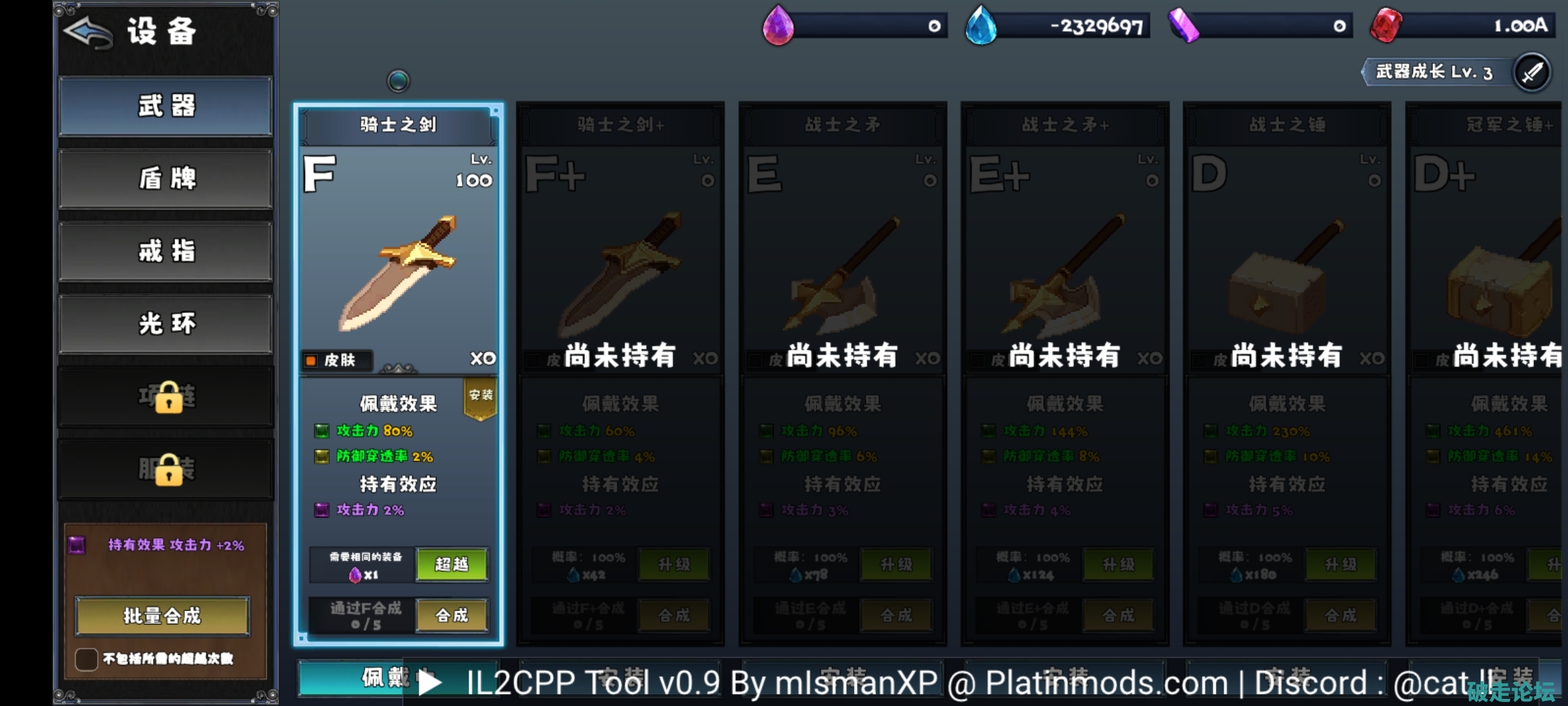Pick the 战士之矛+ E+ weapon card
1568x706 pixels.
pos(1064,261)
